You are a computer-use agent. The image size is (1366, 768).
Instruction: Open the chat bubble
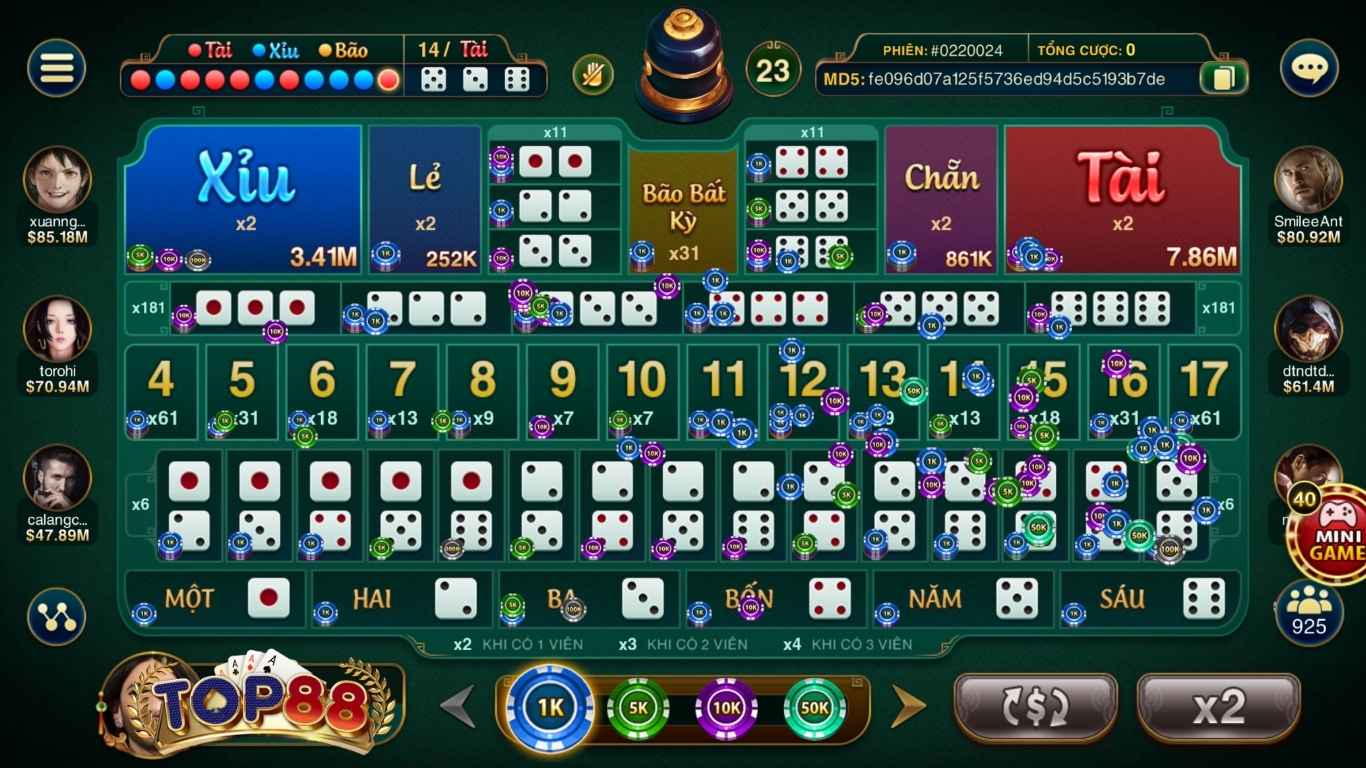tap(1308, 68)
